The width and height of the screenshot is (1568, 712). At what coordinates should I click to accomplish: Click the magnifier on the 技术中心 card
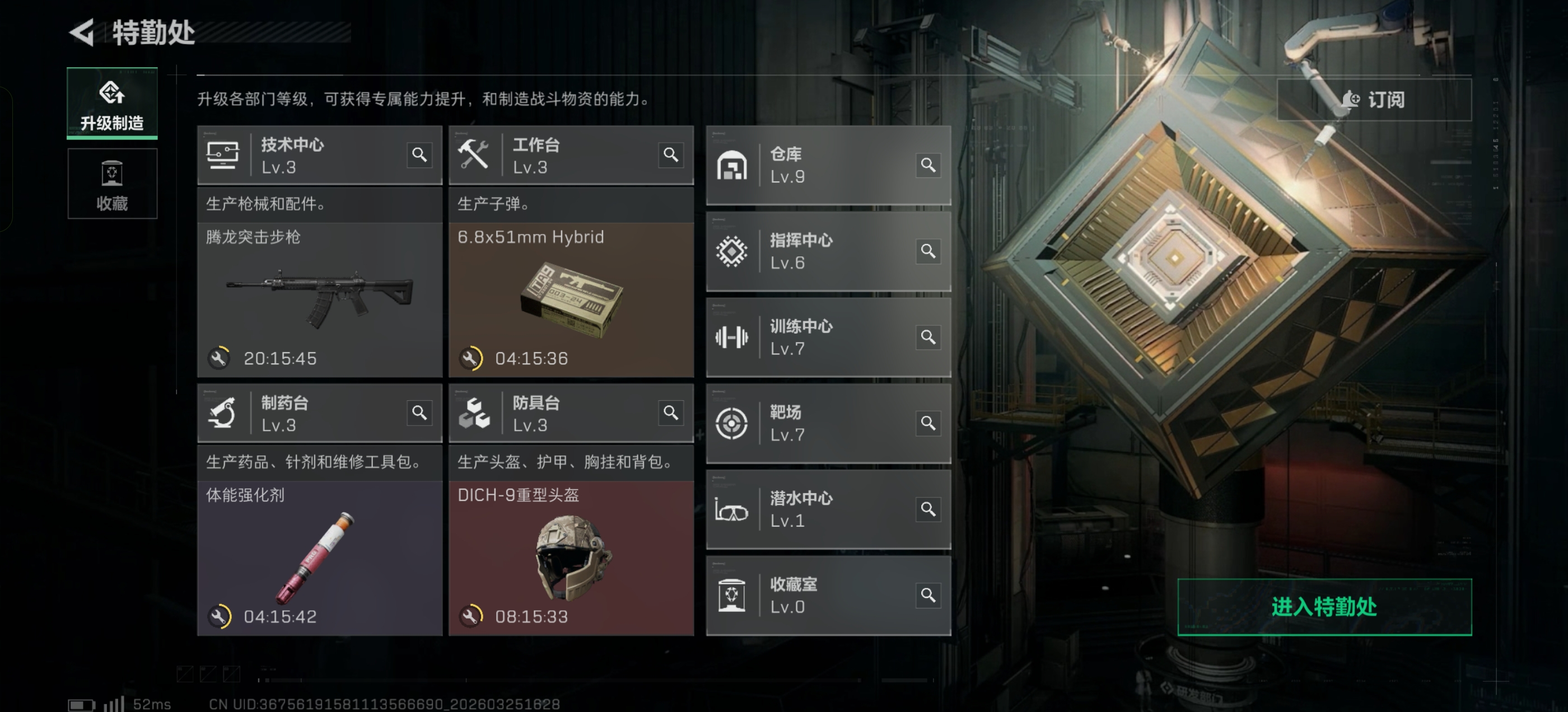click(419, 155)
